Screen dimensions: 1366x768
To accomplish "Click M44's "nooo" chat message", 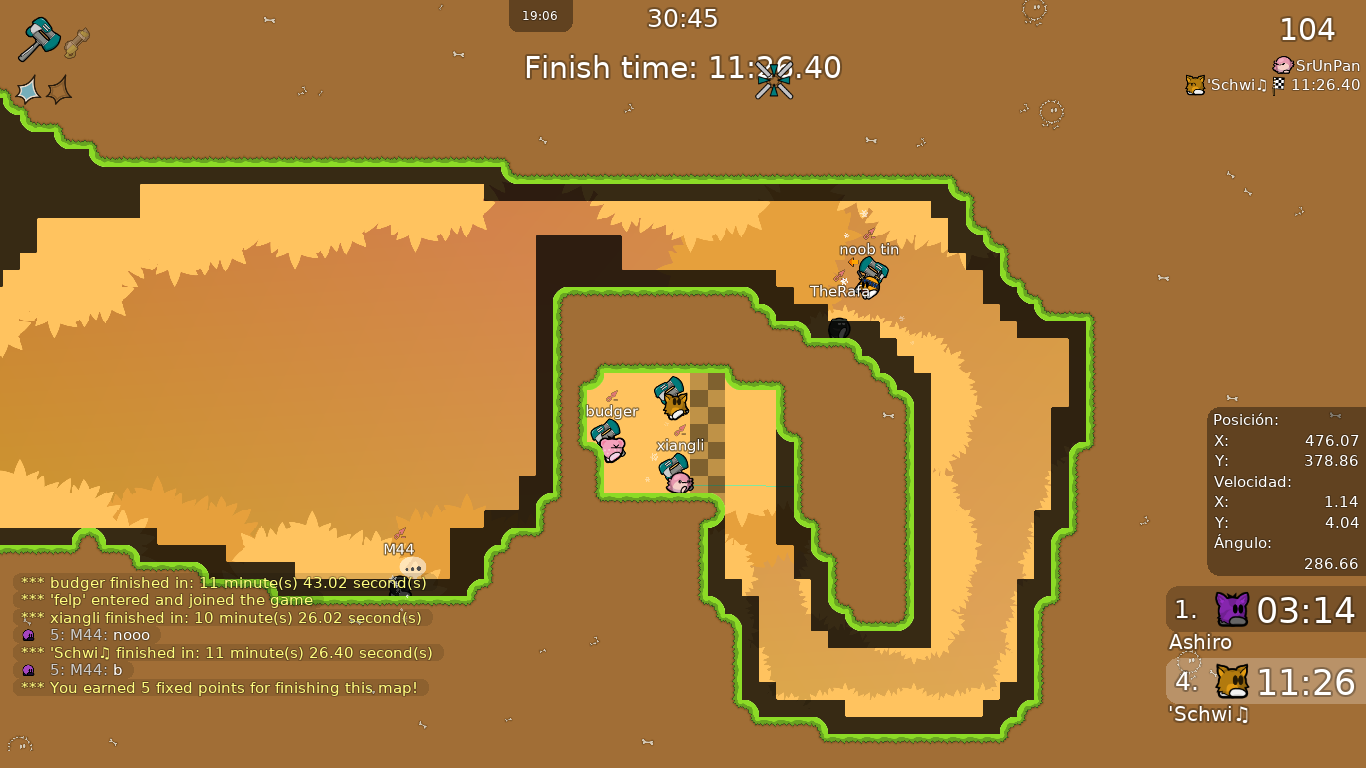I will click(90, 635).
